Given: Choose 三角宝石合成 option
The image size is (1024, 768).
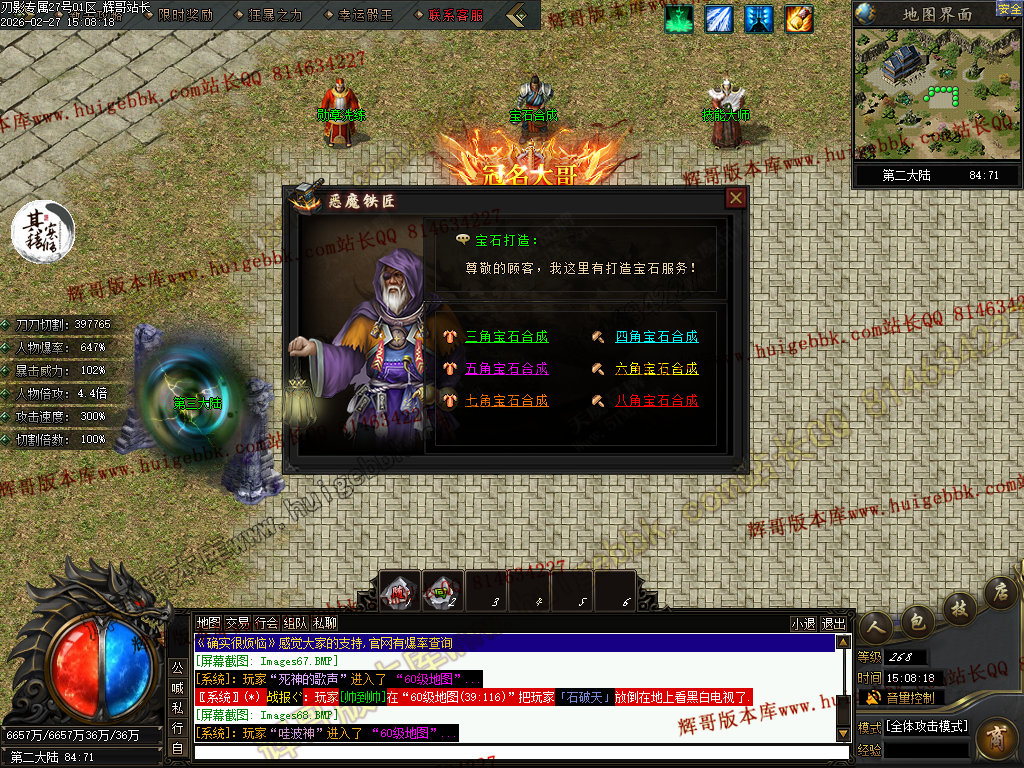Looking at the screenshot, I should click(x=507, y=337).
